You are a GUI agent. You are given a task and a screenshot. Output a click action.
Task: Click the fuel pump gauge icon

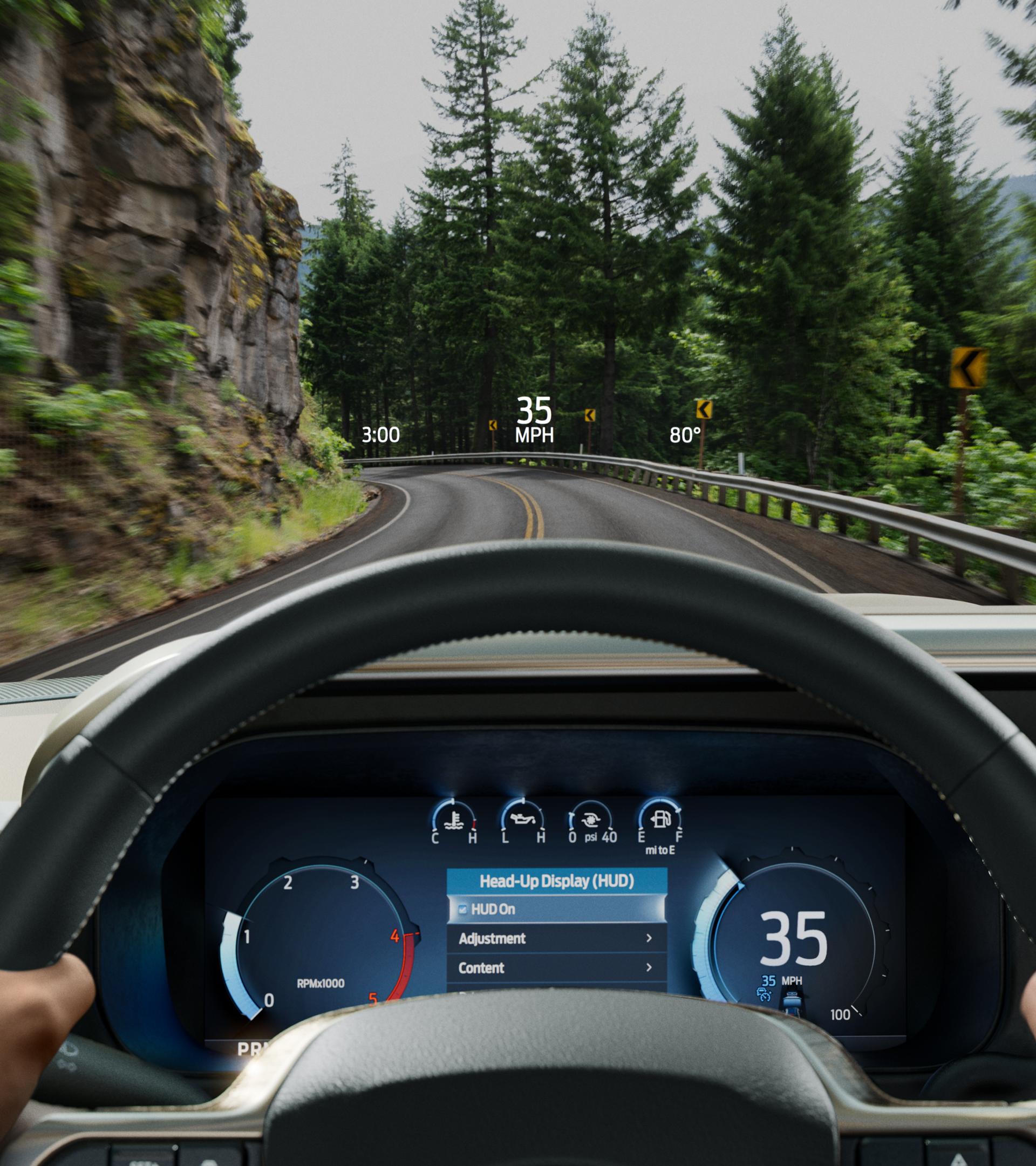pyautogui.click(x=661, y=817)
